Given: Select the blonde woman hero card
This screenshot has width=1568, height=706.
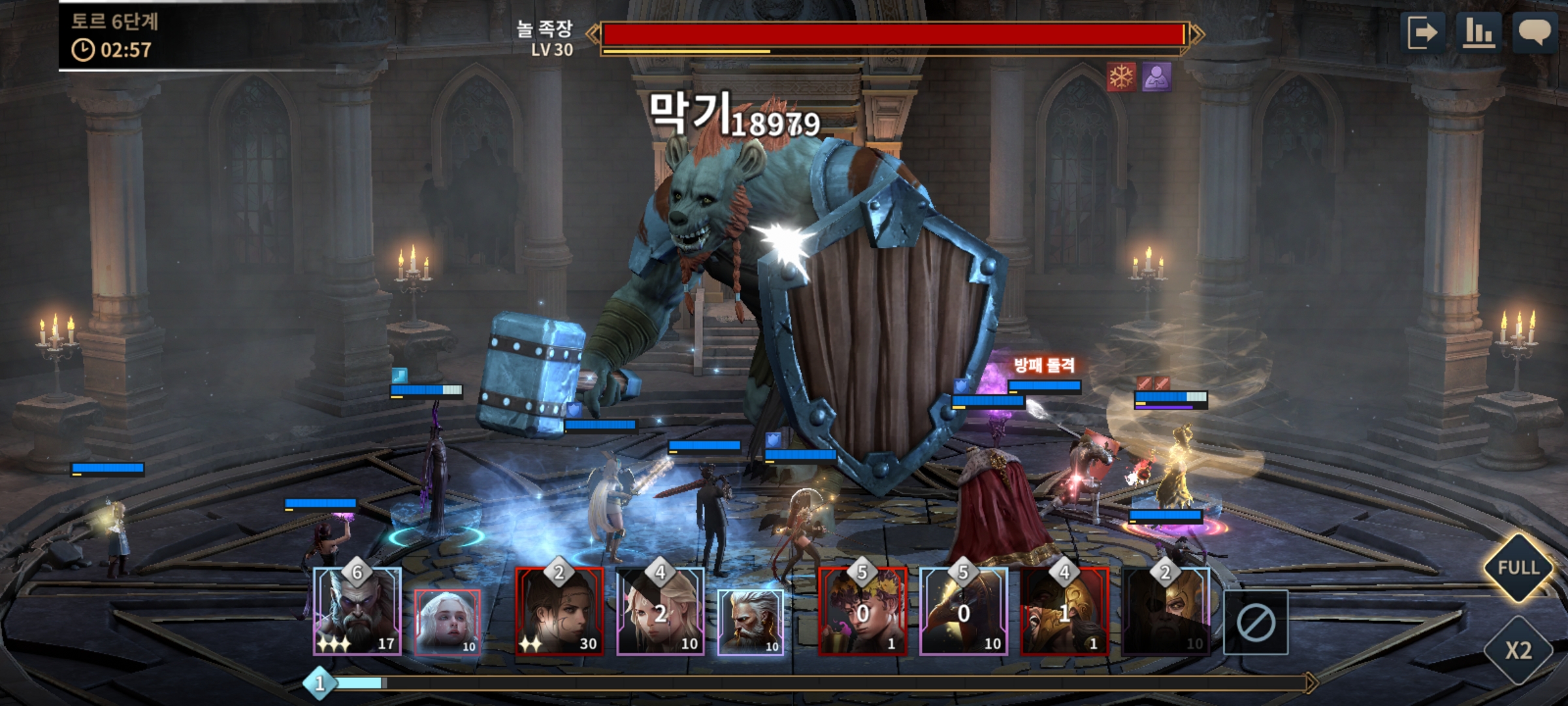Looking at the screenshot, I should click(x=660, y=613).
